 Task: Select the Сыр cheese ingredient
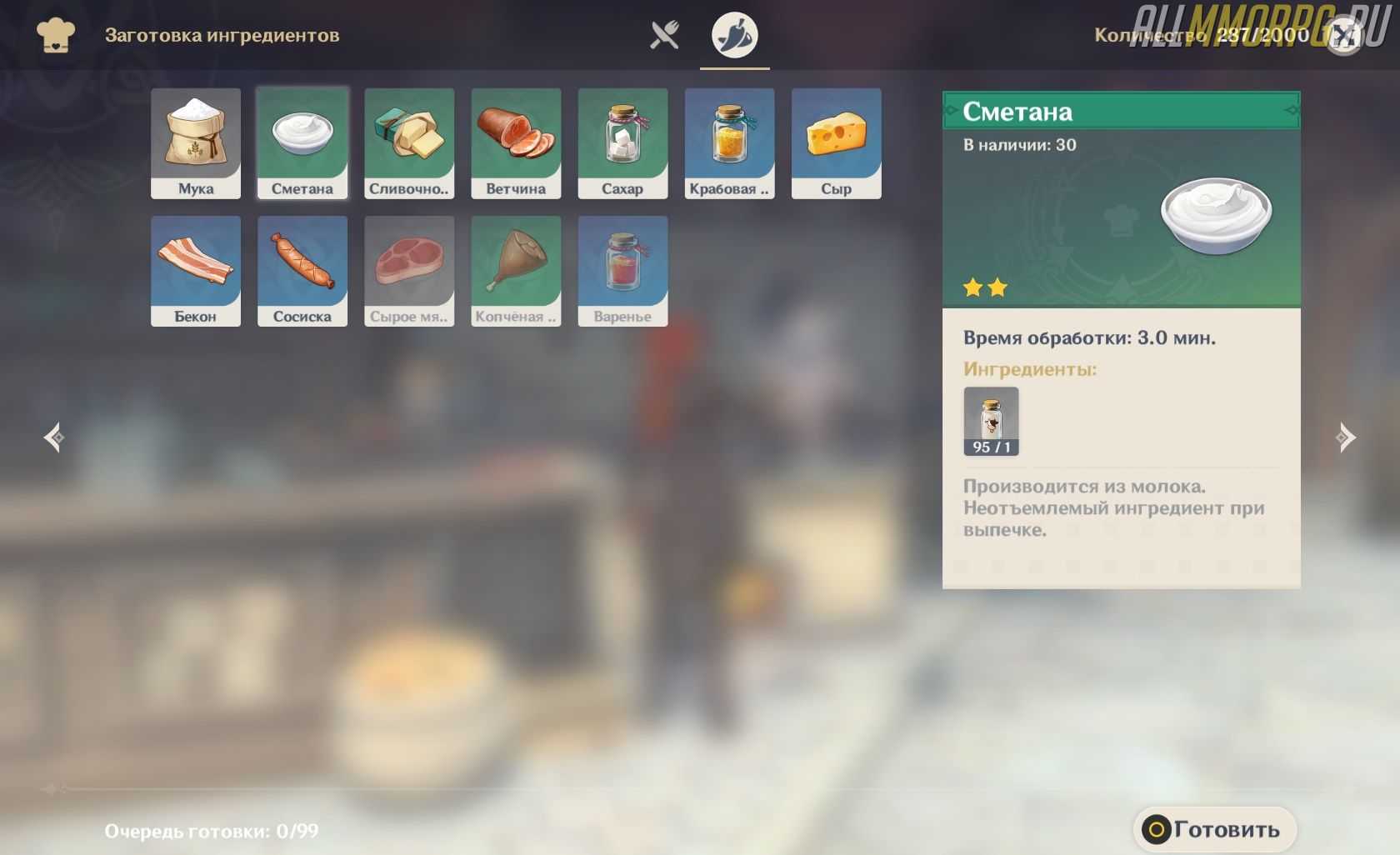836,143
